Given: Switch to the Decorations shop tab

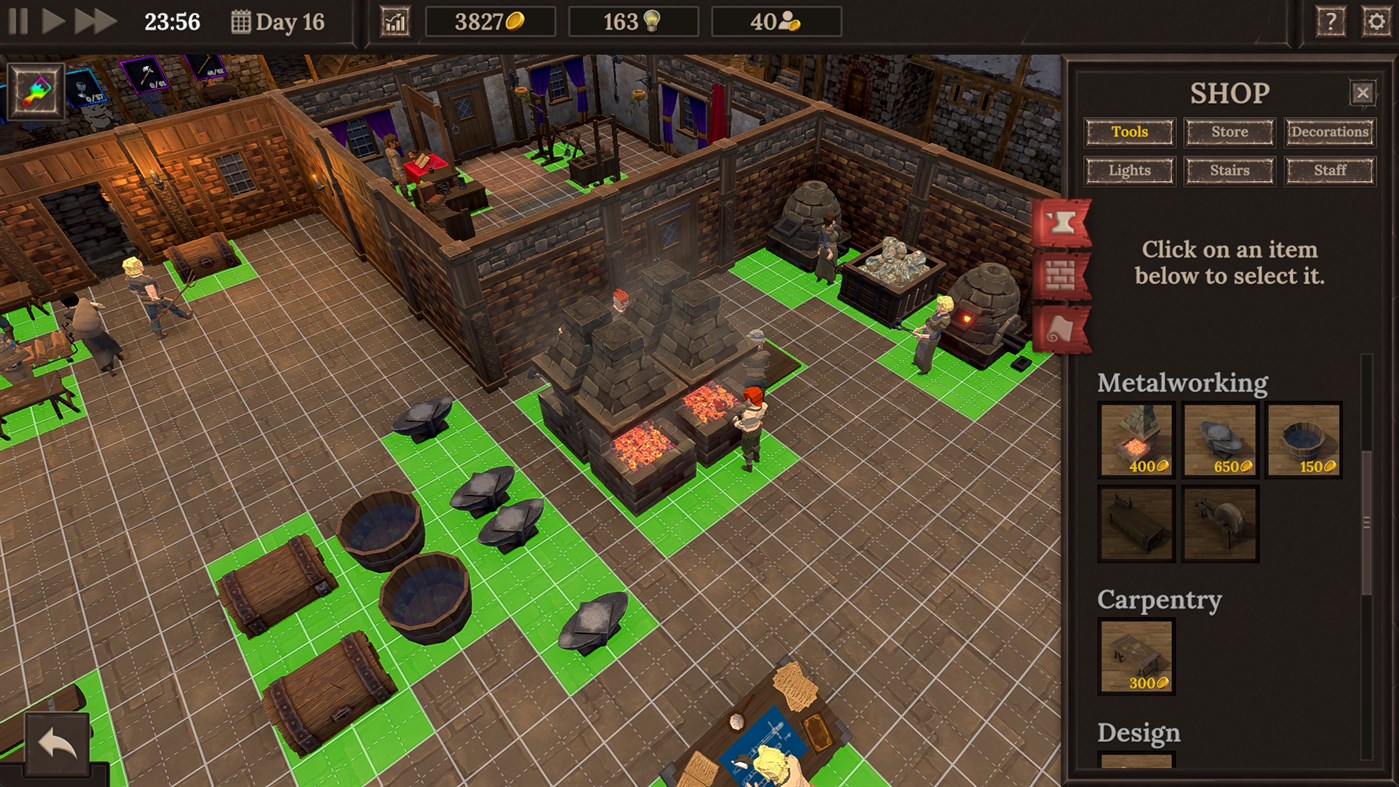Looking at the screenshot, I should 1330,131.
